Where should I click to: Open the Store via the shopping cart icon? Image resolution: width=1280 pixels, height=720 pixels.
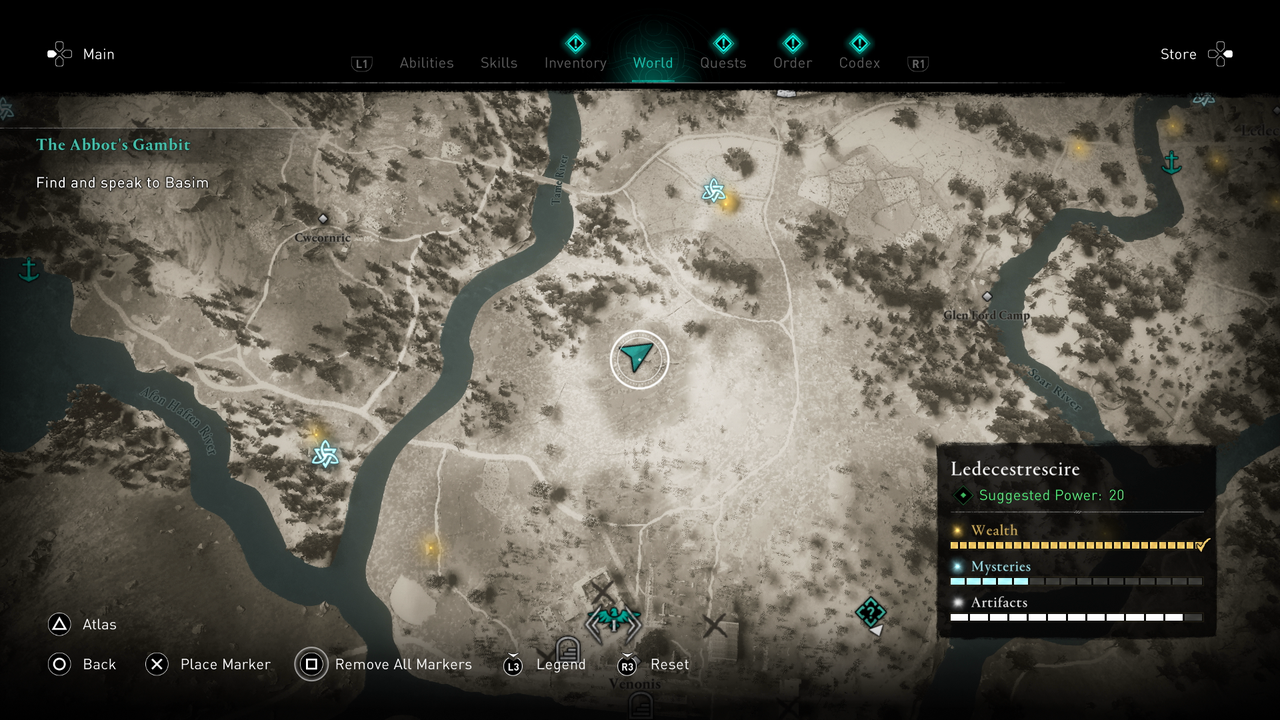(1222, 54)
